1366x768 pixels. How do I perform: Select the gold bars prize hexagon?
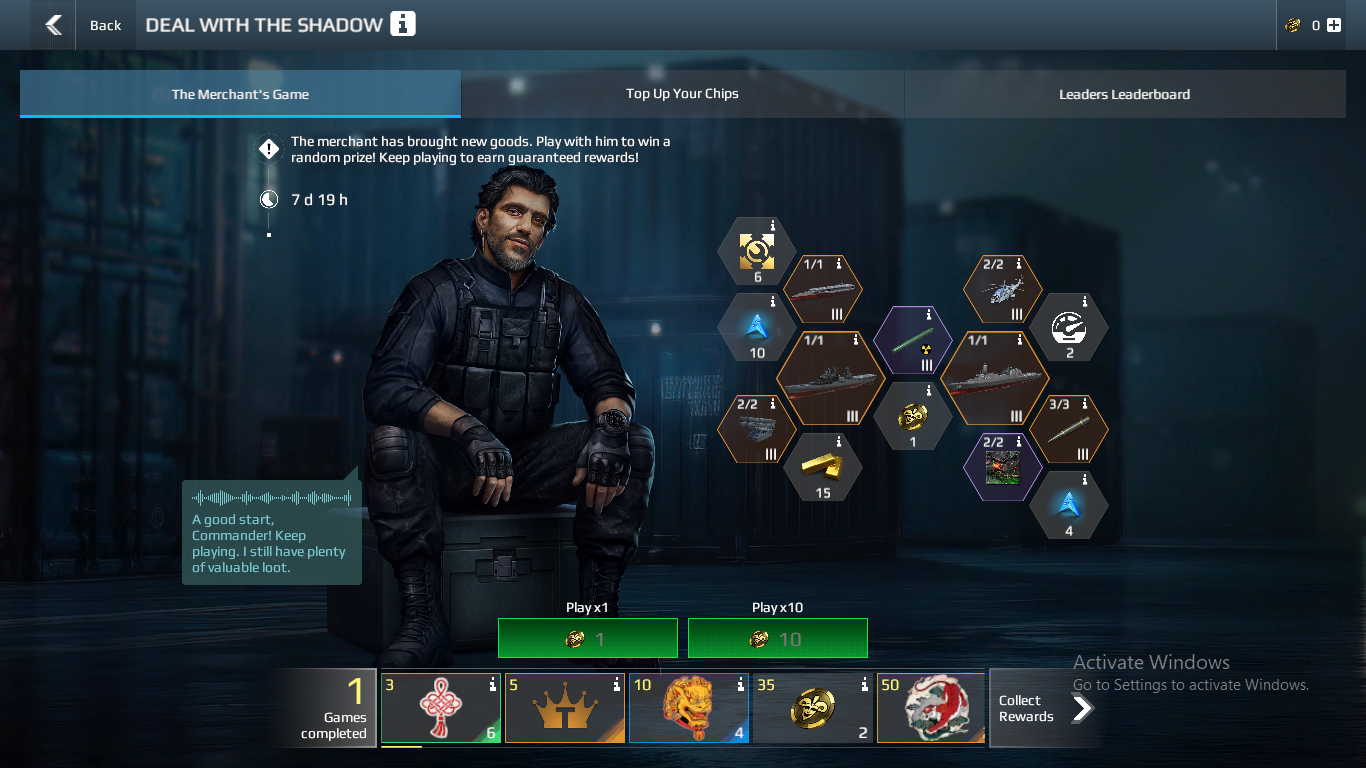822,466
